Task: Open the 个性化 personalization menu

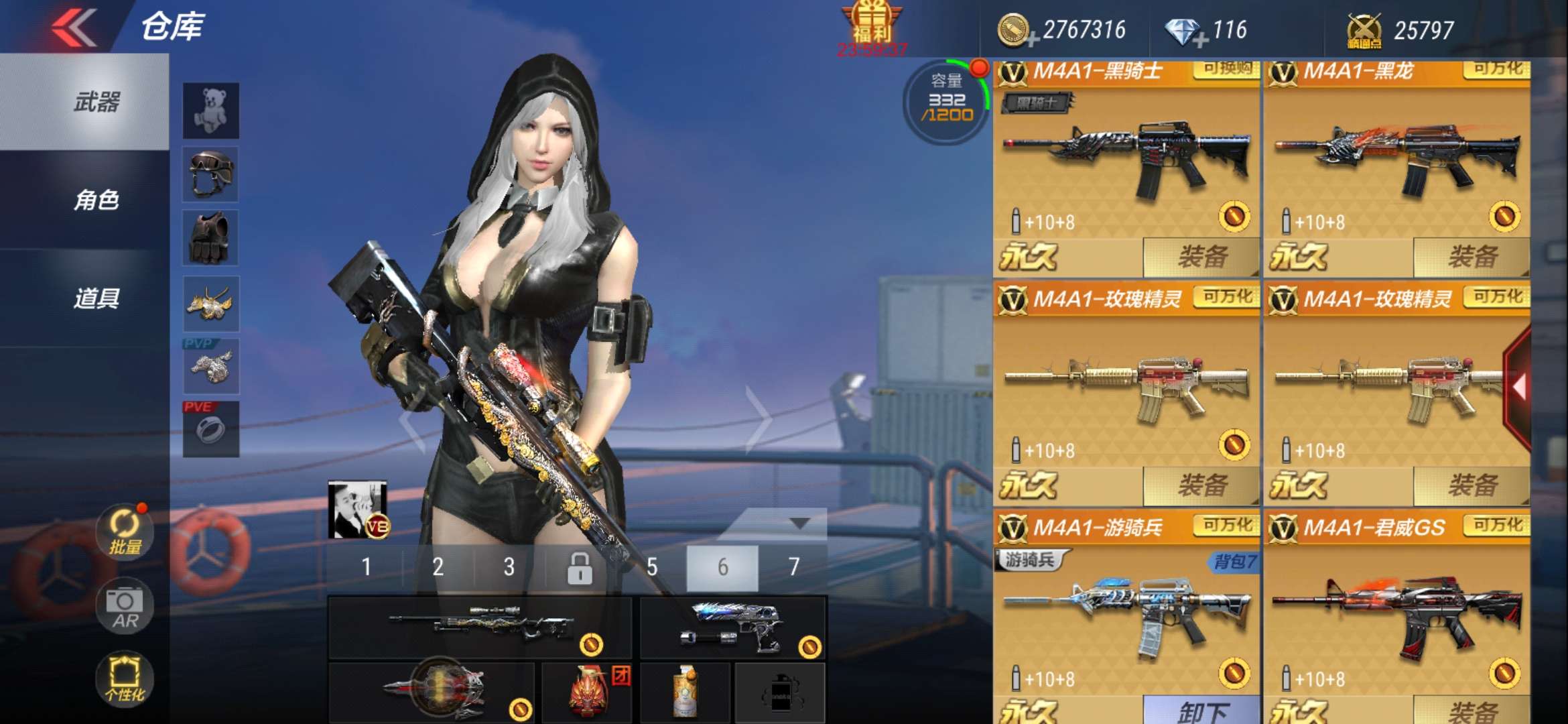Action: pyautogui.click(x=125, y=678)
